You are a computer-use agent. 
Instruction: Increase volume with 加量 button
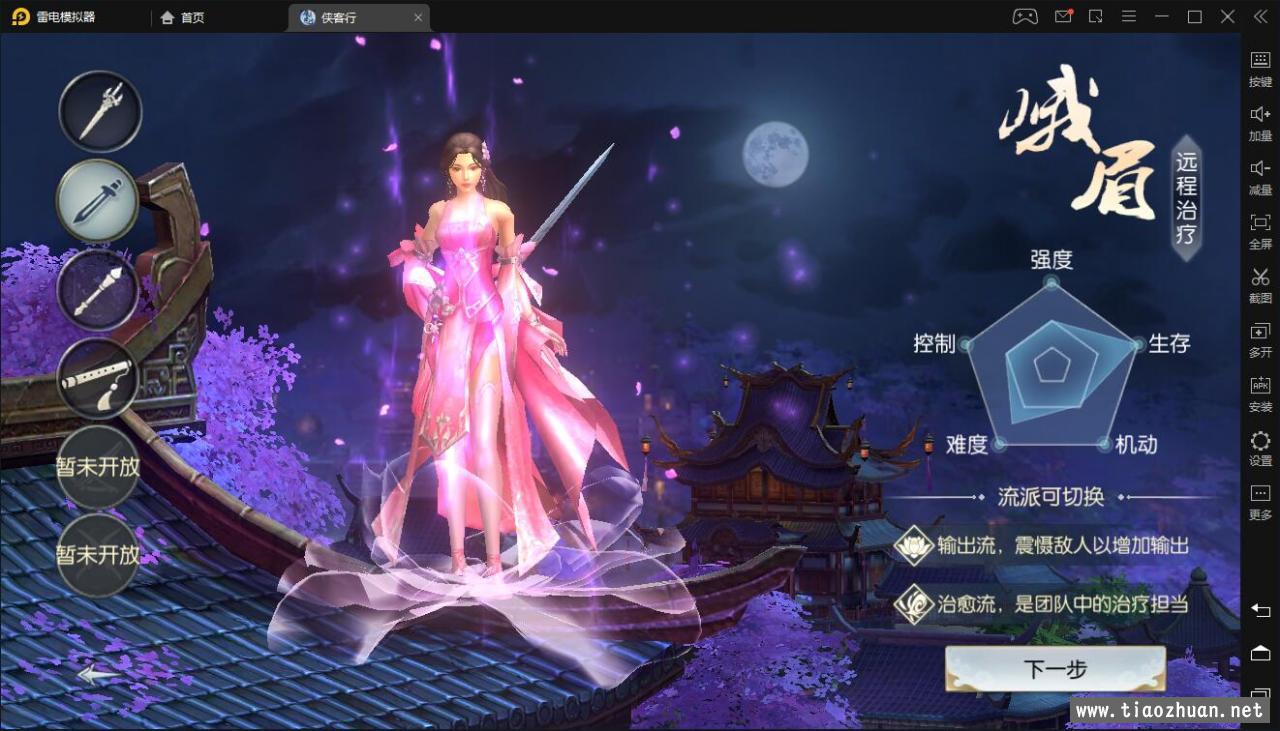(x=1260, y=121)
